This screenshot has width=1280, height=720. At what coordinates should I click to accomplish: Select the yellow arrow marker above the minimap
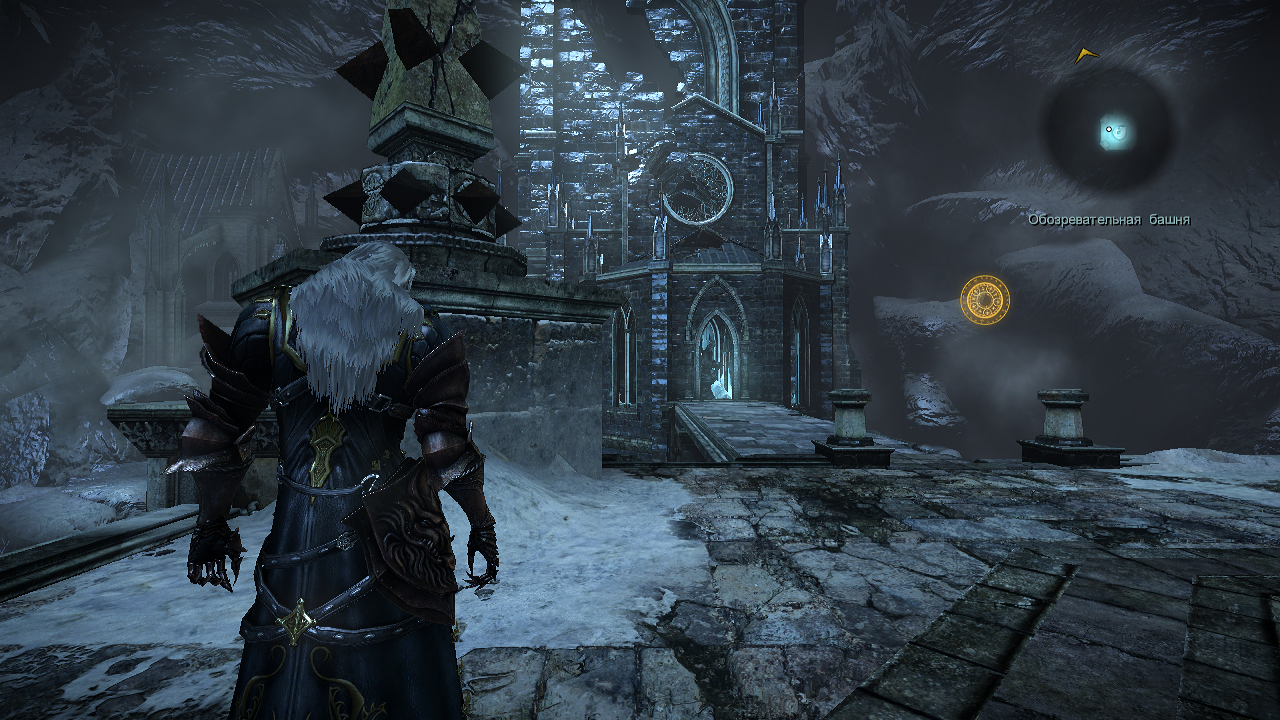[x=1086, y=55]
